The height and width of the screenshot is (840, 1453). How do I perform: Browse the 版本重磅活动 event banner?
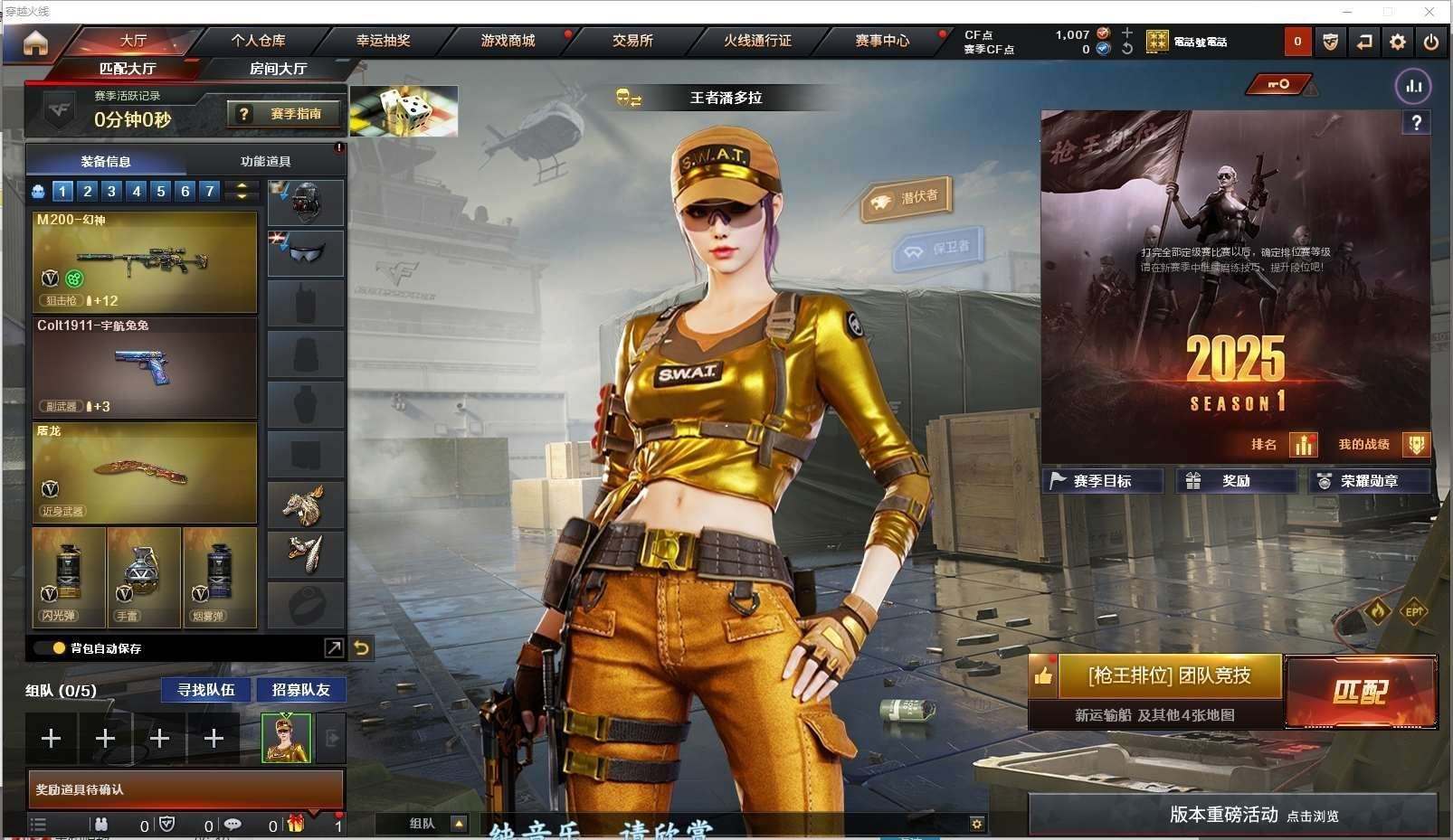pos(1232,815)
